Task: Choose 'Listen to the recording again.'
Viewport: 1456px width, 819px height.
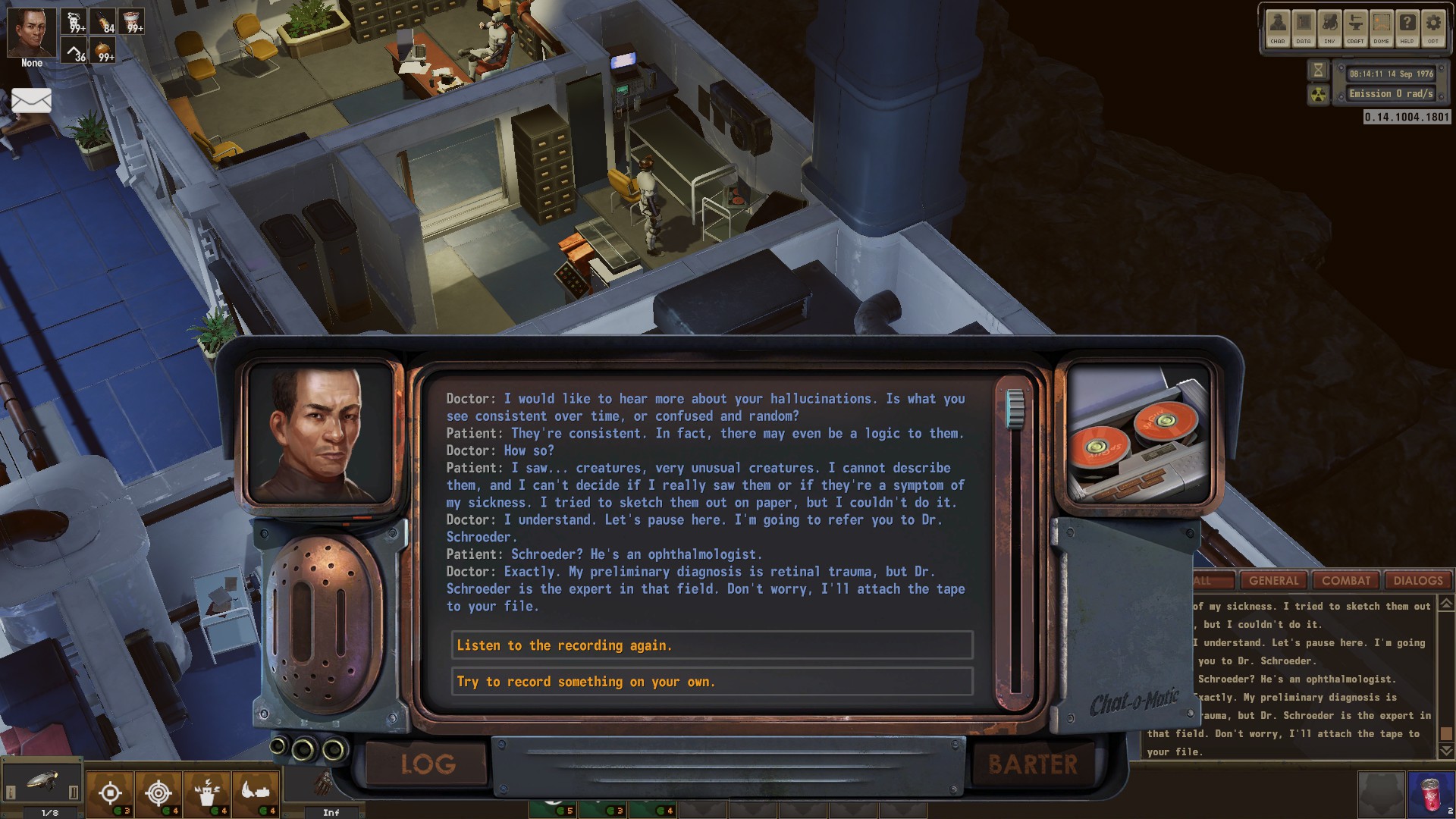Action: click(x=711, y=645)
